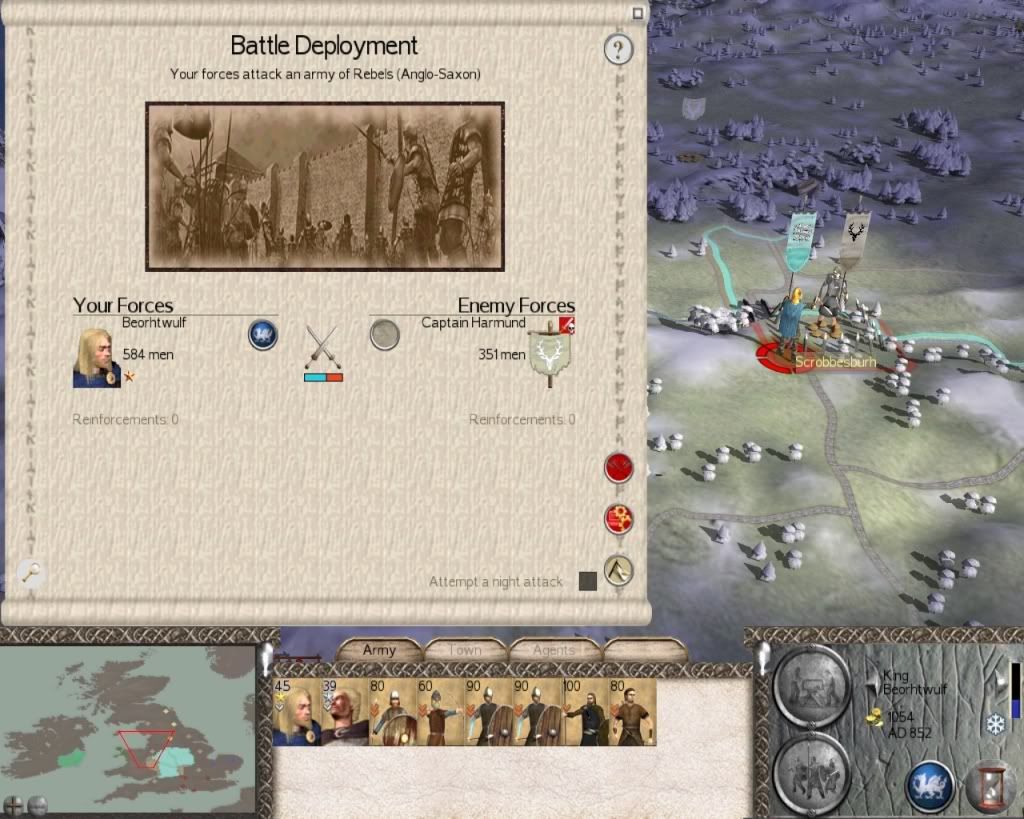1024x819 pixels.
Task: Withdraw from battle using the bottom round button
Action: 619,570
